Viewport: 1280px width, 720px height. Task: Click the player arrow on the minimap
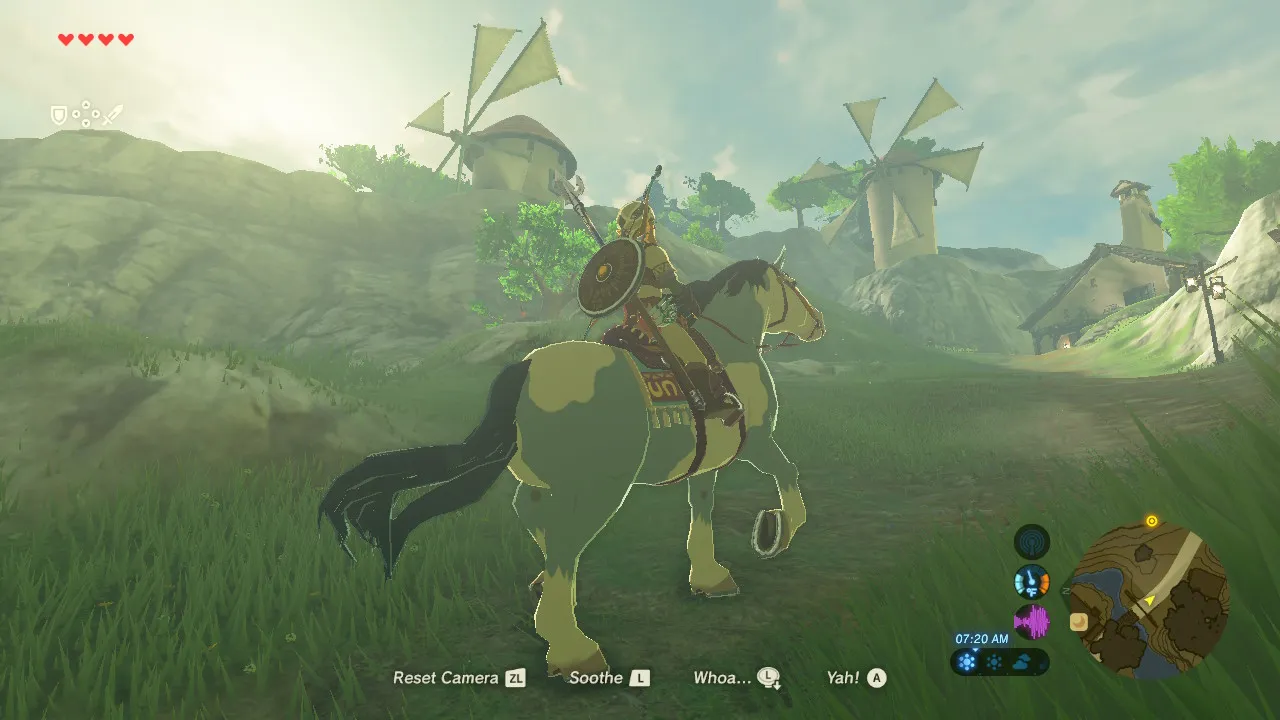[1149, 600]
